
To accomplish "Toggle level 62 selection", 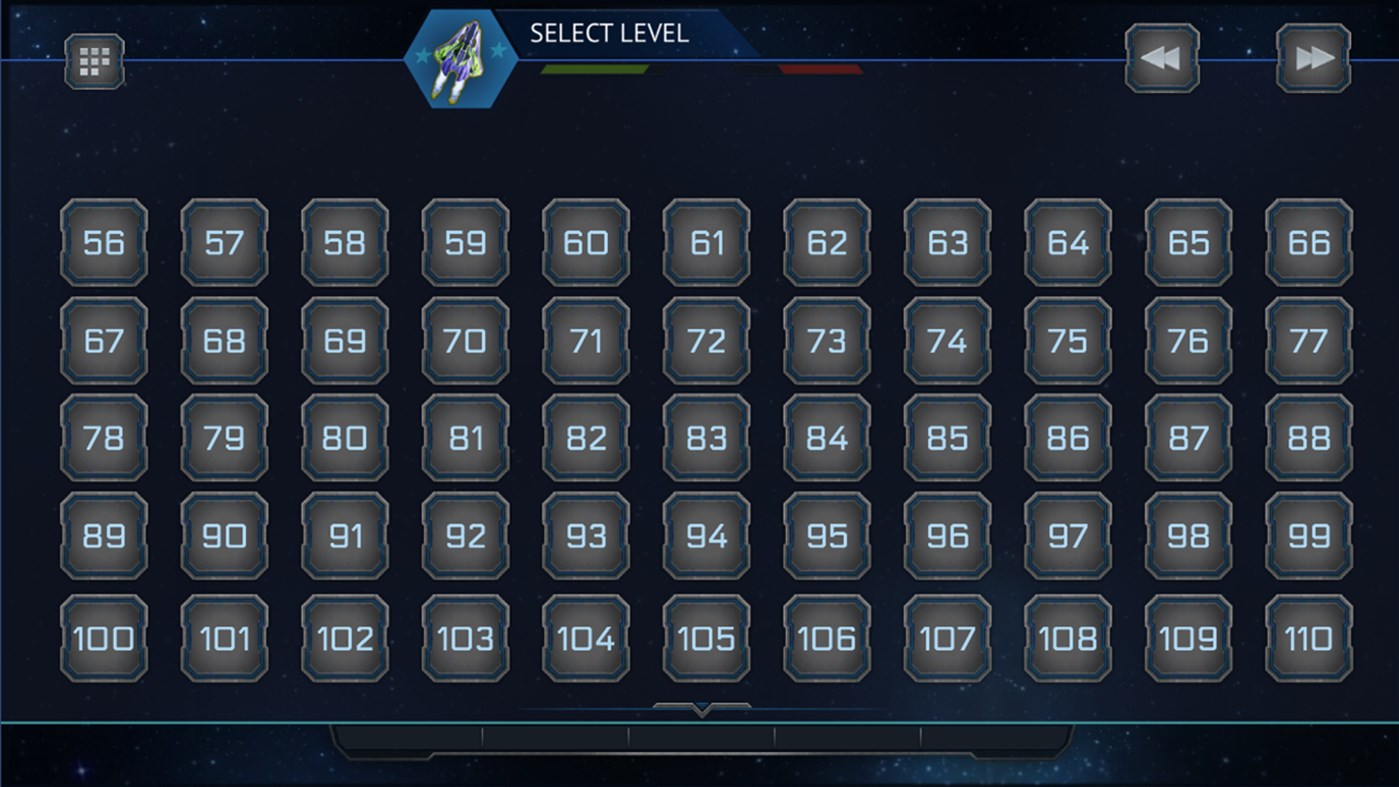I will [826, 241].
